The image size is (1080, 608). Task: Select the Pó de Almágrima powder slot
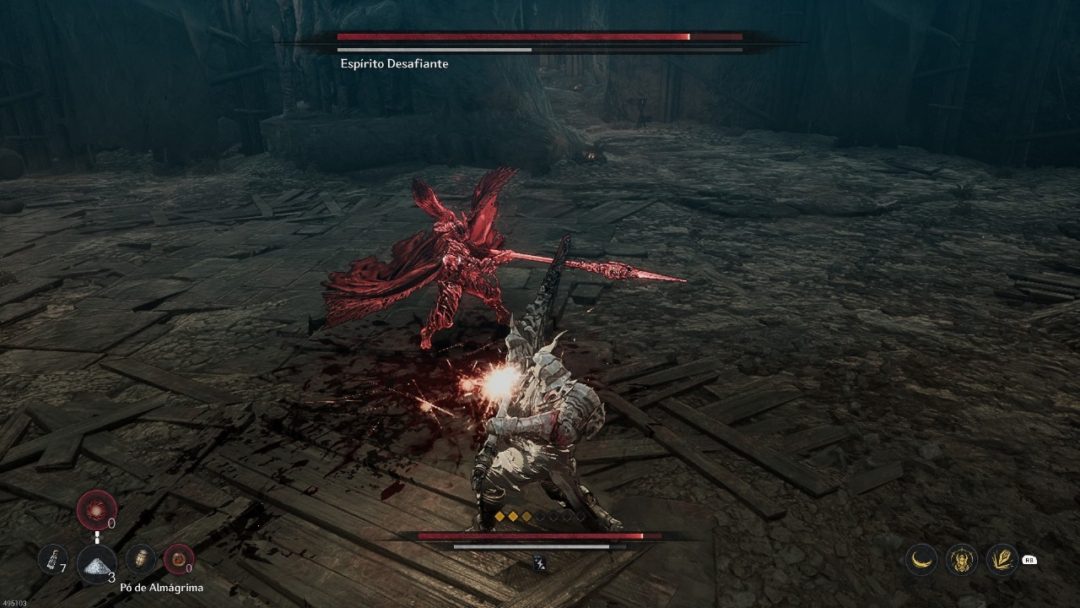pyautogui.click(x=97, y=562)
